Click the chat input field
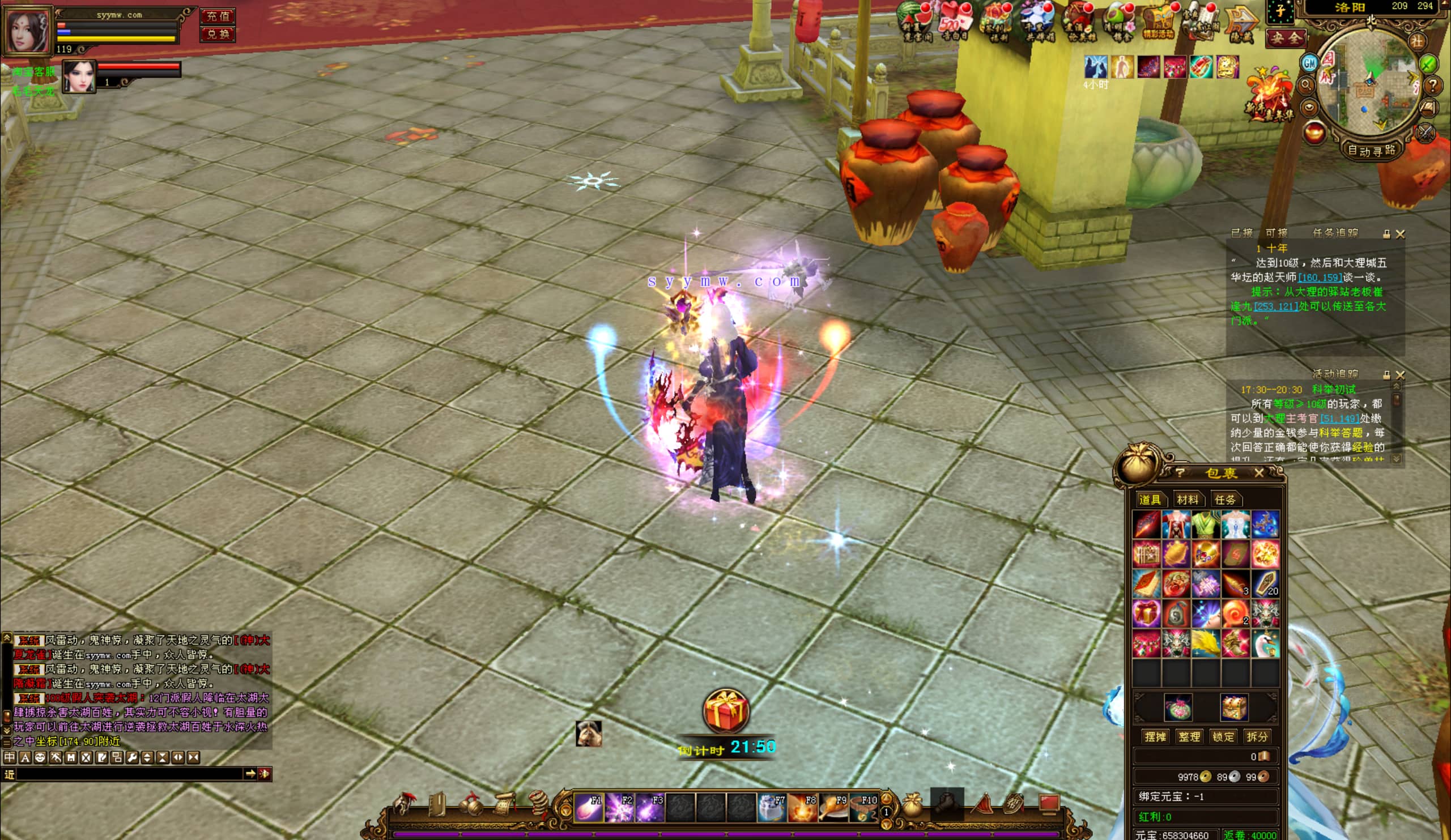The width and height of the screenshot is (1451, 840). [130, 774]
